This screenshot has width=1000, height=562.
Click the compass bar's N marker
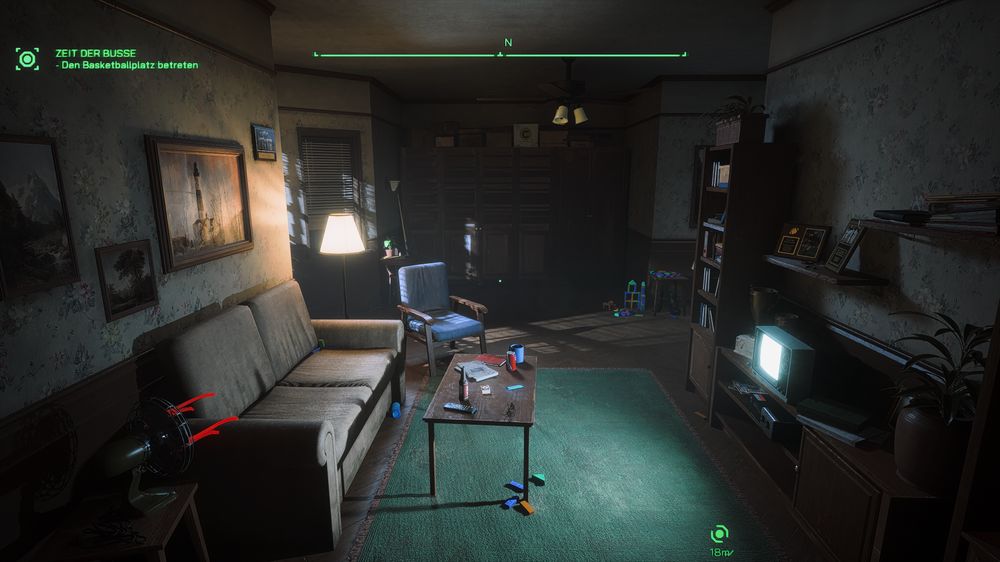point(507,43)
